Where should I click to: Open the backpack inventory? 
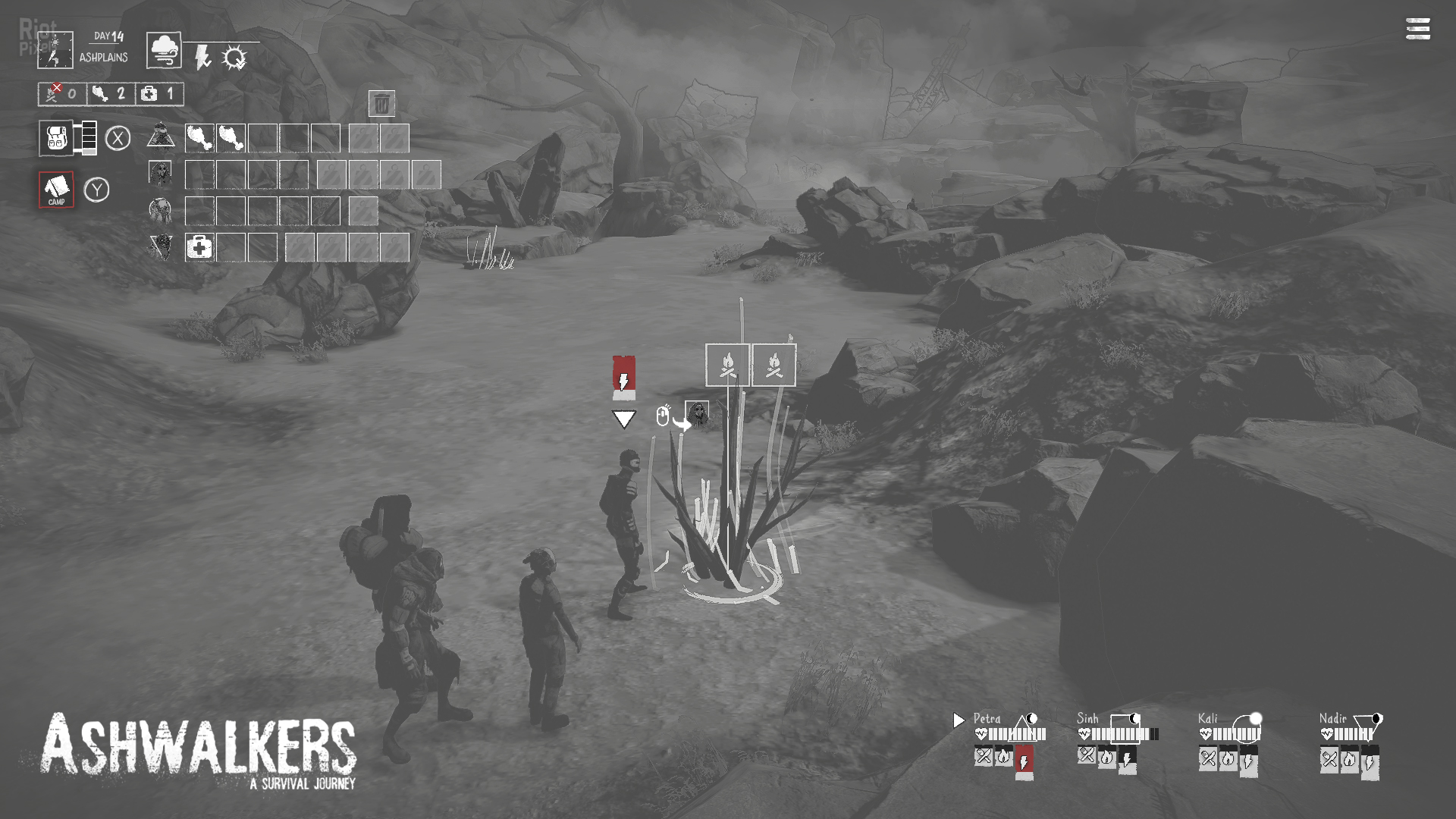click(x=56, y=138)
